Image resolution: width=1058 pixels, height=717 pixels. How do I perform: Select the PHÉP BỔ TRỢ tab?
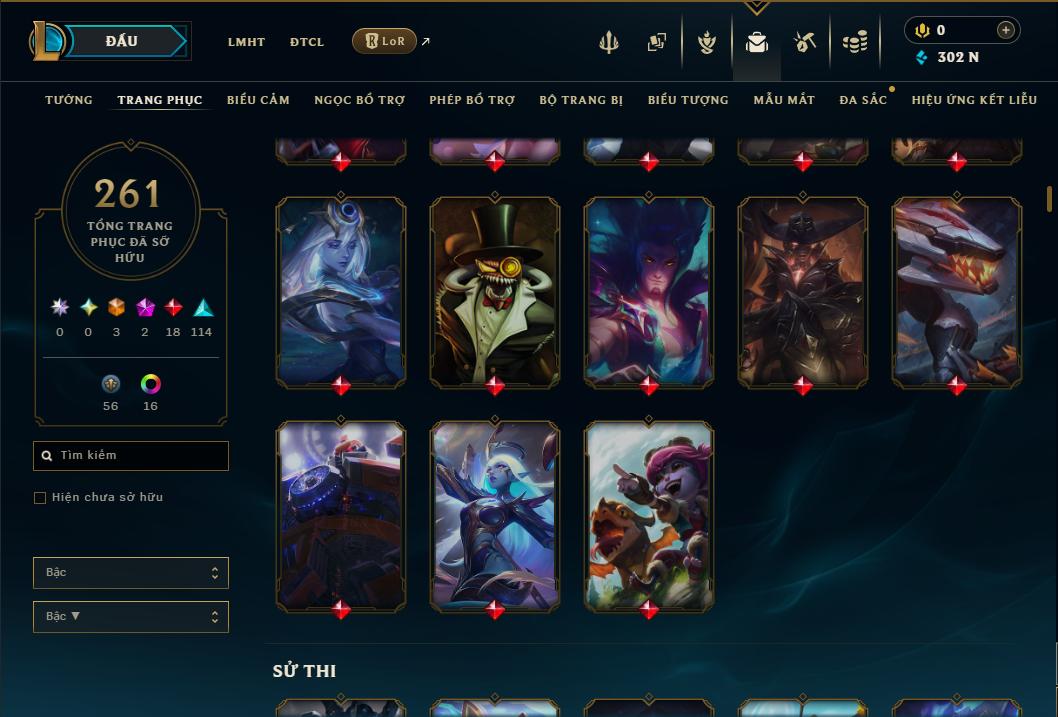[472, 100]
